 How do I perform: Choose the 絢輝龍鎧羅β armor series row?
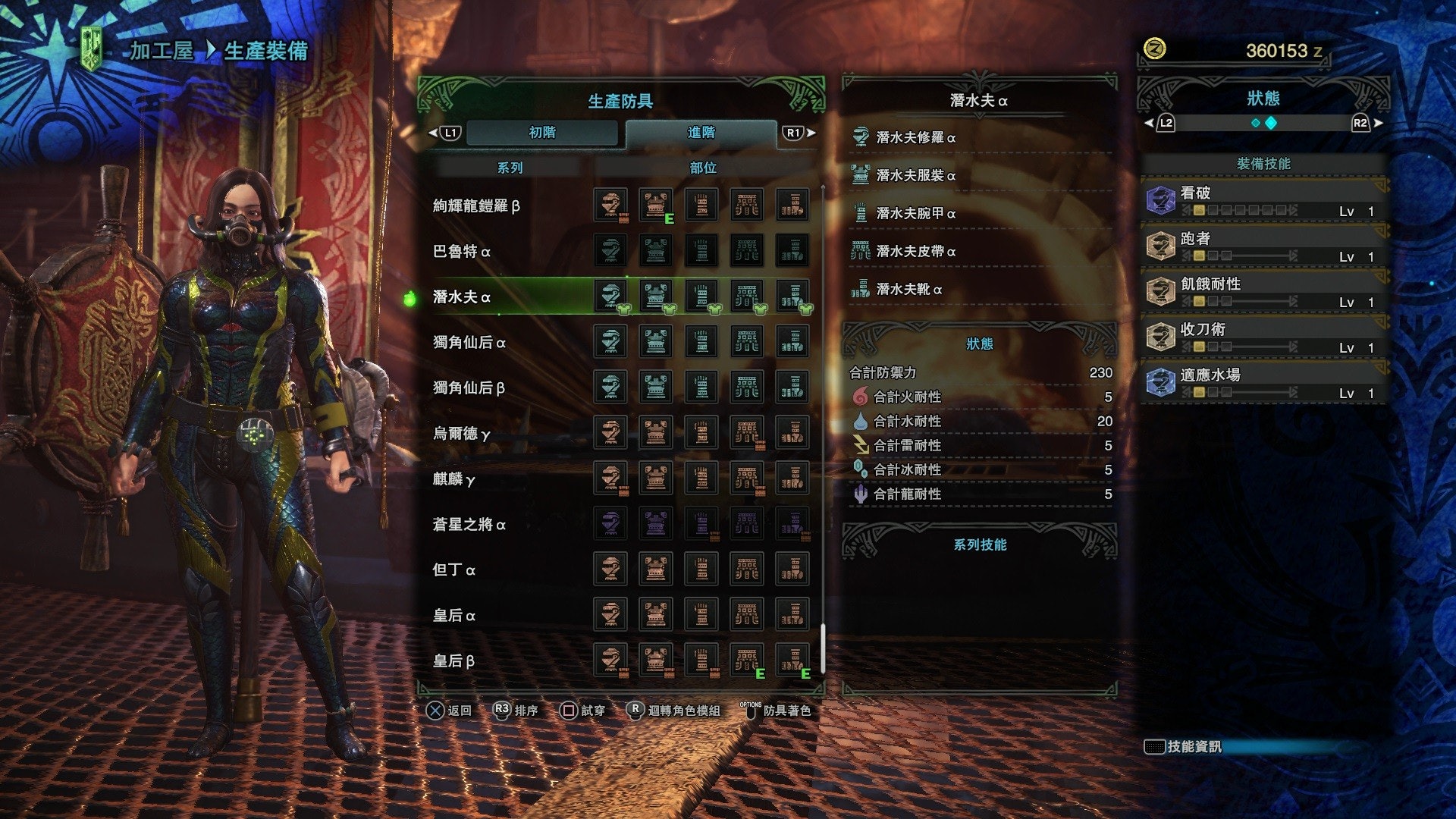pos(476,206)
